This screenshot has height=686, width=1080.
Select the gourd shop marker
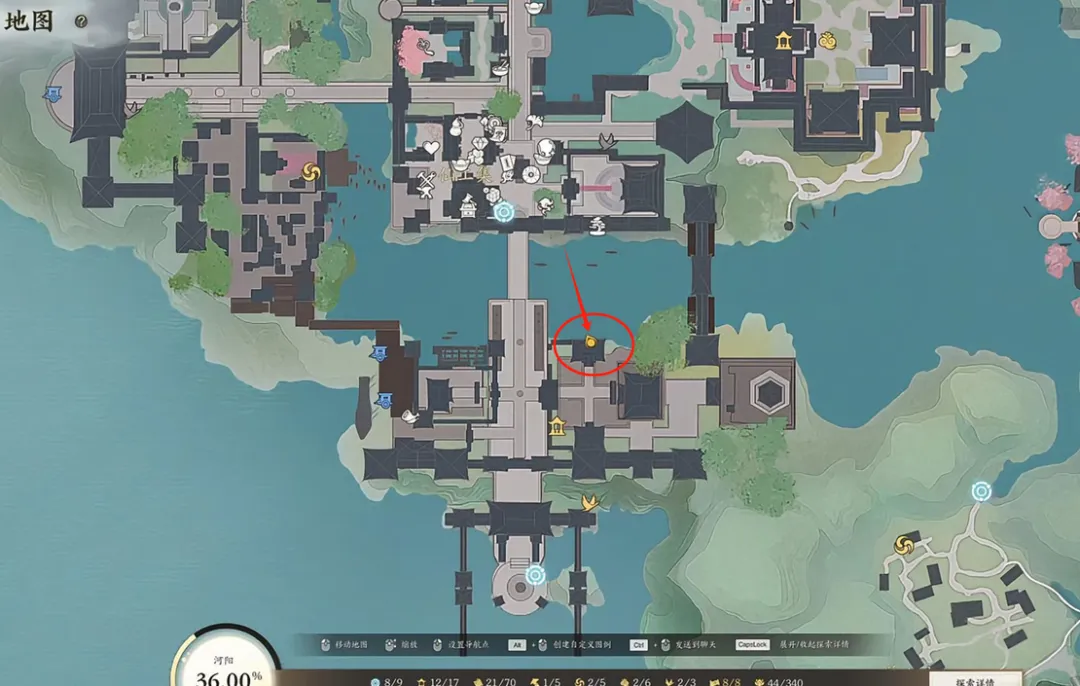[455, 127]
